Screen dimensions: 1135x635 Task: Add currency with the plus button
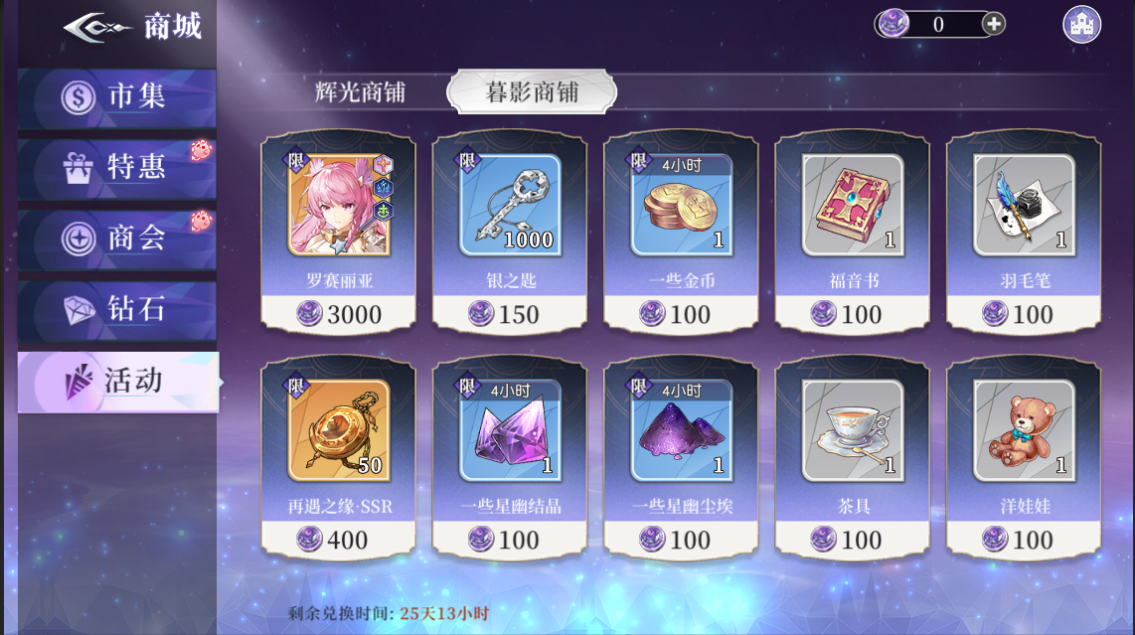click(x=993, y=24)
